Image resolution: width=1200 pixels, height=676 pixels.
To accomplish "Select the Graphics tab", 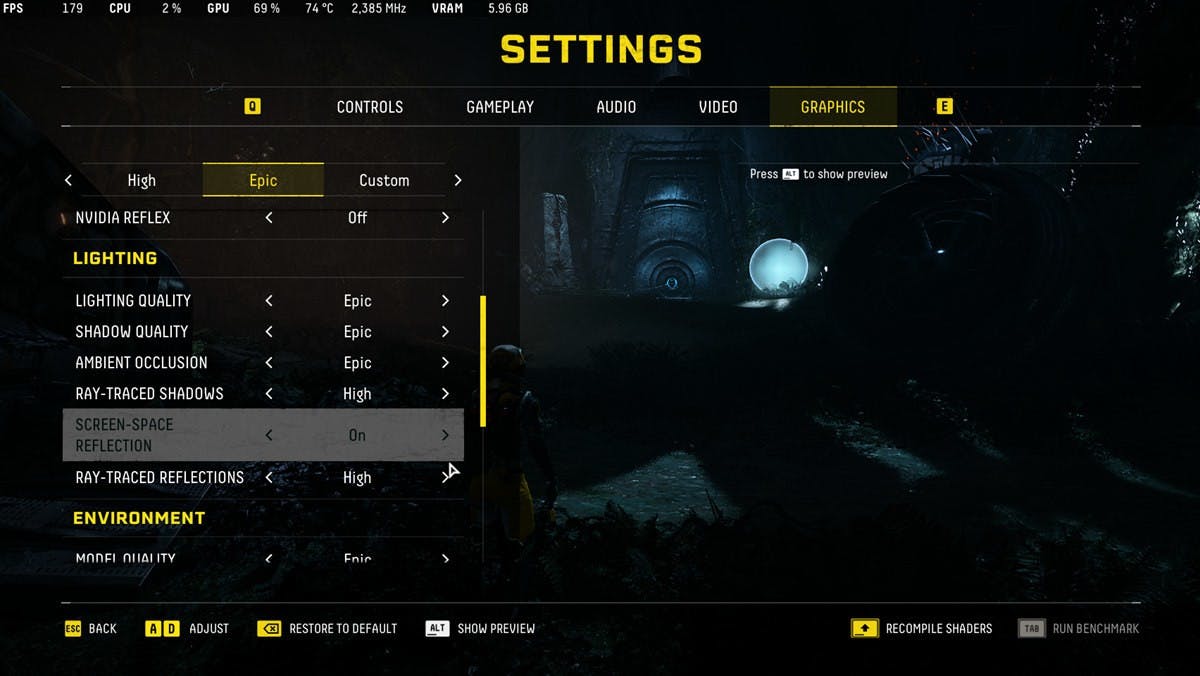I will pyautogui.click(x=832, y=107).
